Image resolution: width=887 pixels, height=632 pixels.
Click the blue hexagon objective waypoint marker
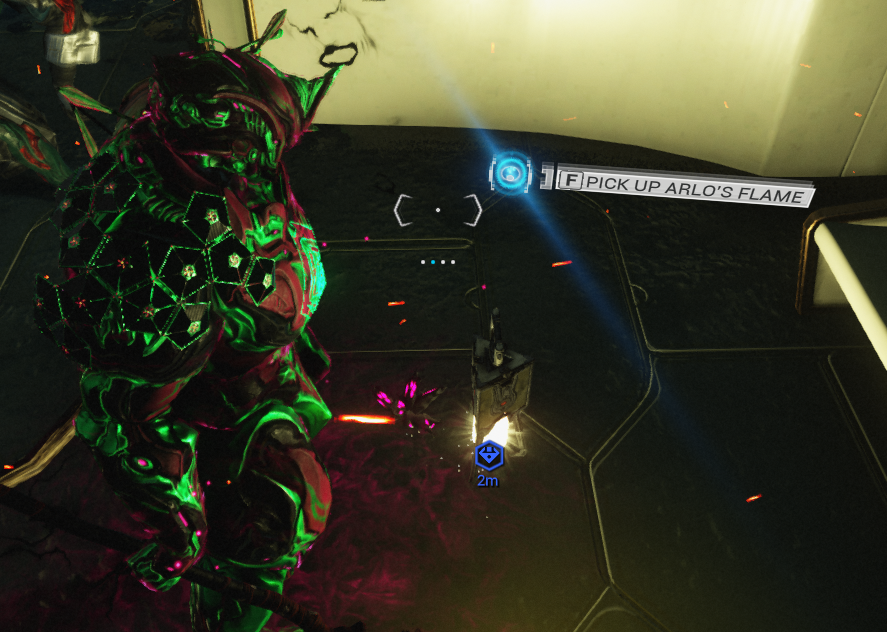489,456
